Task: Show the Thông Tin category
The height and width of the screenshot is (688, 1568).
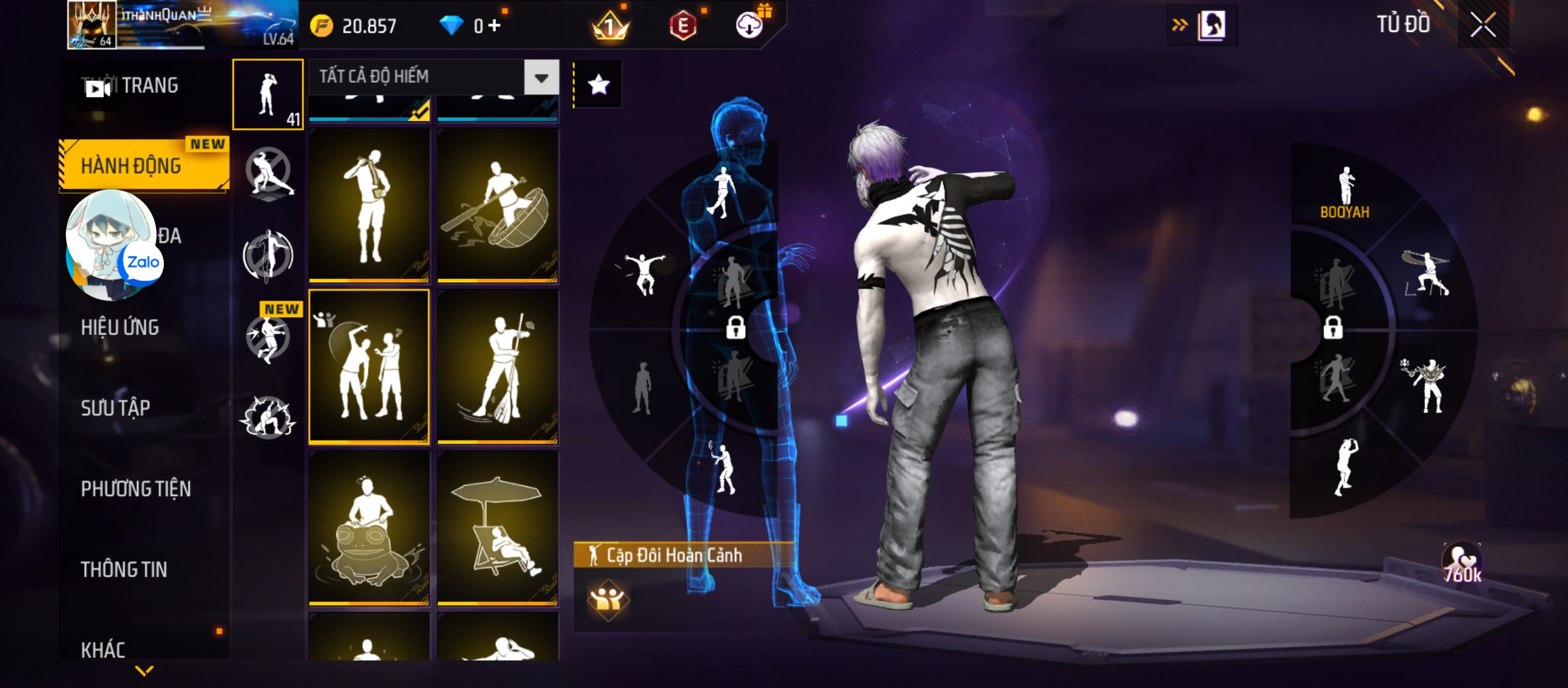Action: 124,570
